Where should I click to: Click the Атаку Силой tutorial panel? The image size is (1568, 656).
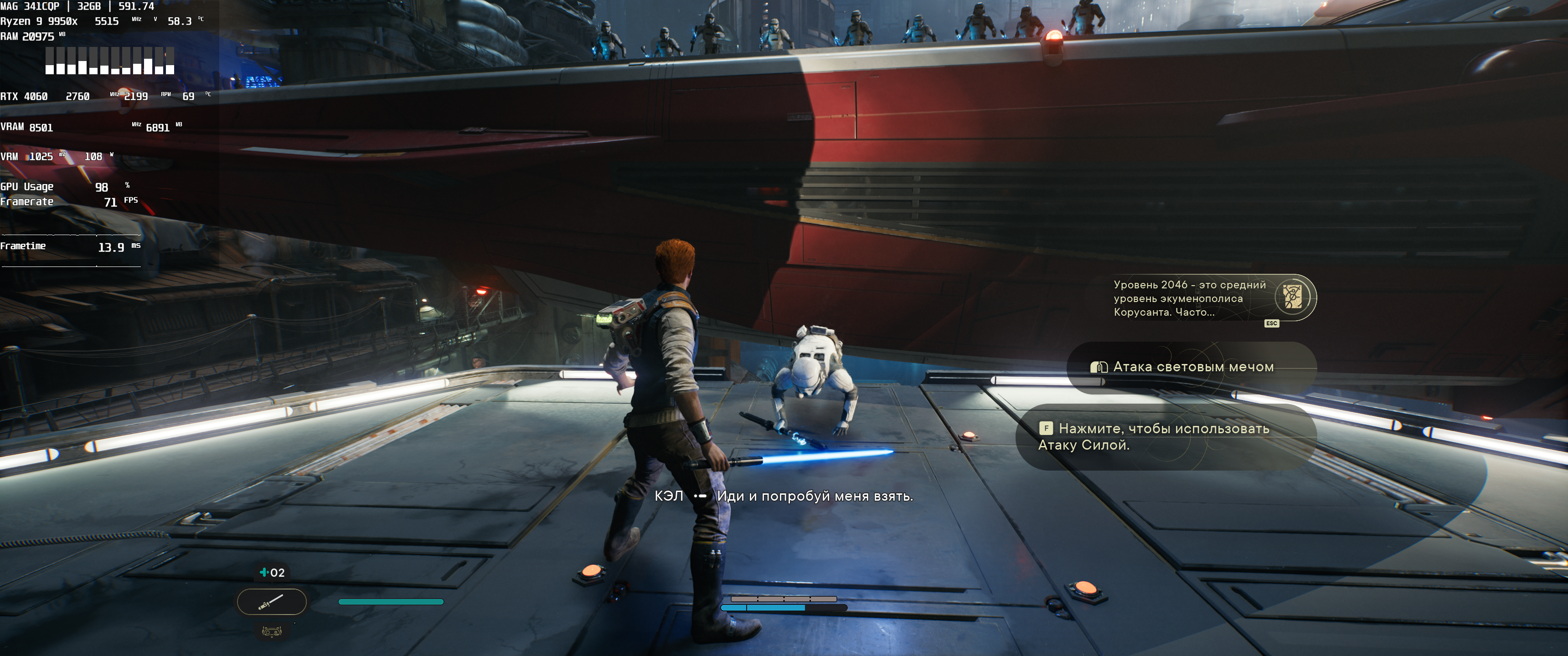click(1165, 436)
